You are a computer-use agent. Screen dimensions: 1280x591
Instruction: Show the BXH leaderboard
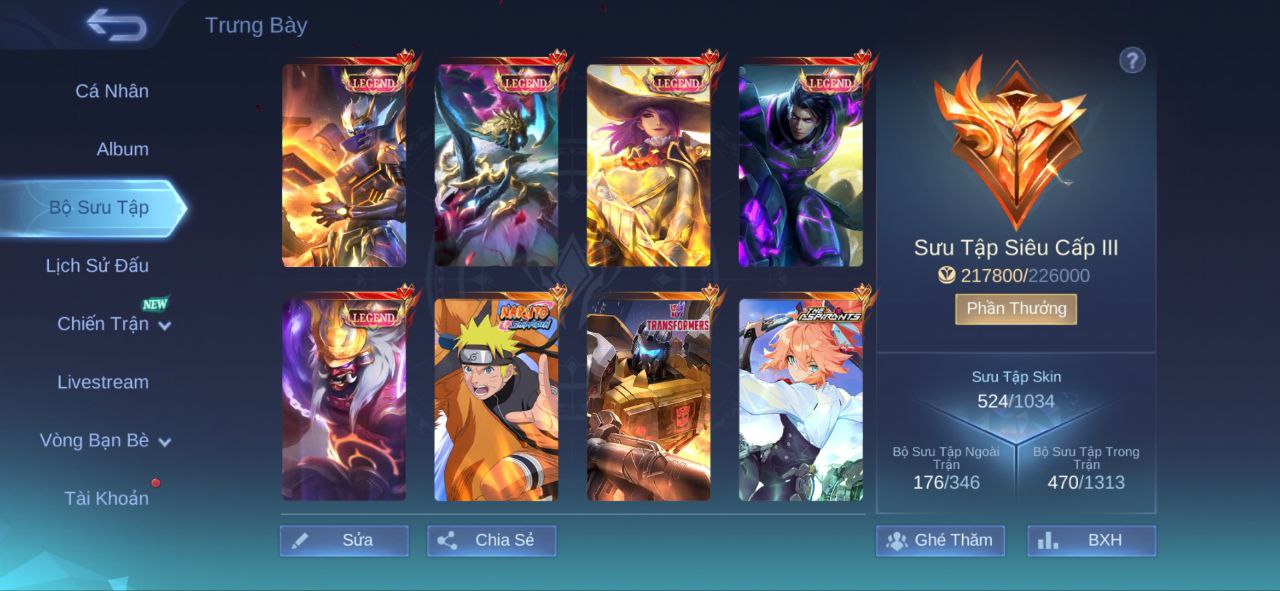pyautogui.click(x=1091, y=540)
